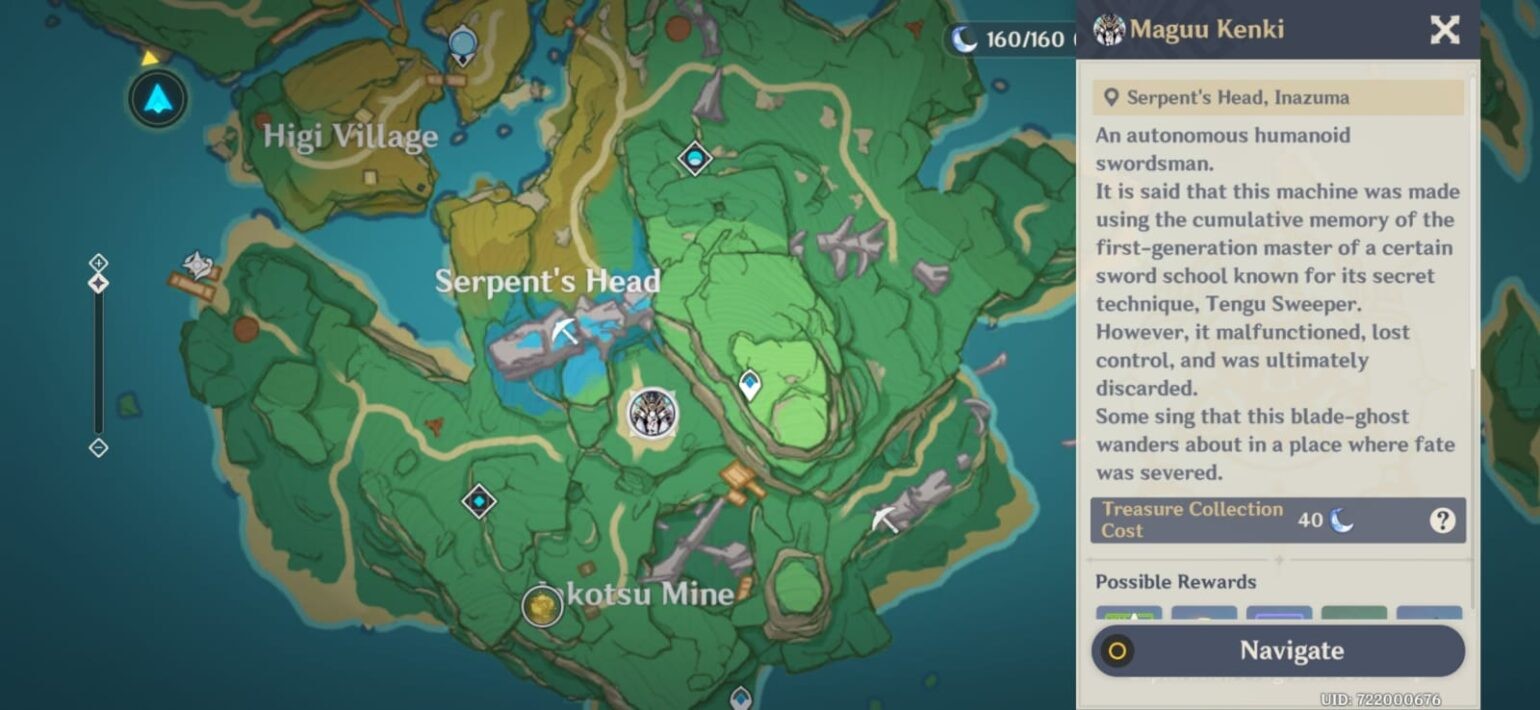
Task: Select the blue orb marker near Higi Village
Action: (x=462, y=44)
